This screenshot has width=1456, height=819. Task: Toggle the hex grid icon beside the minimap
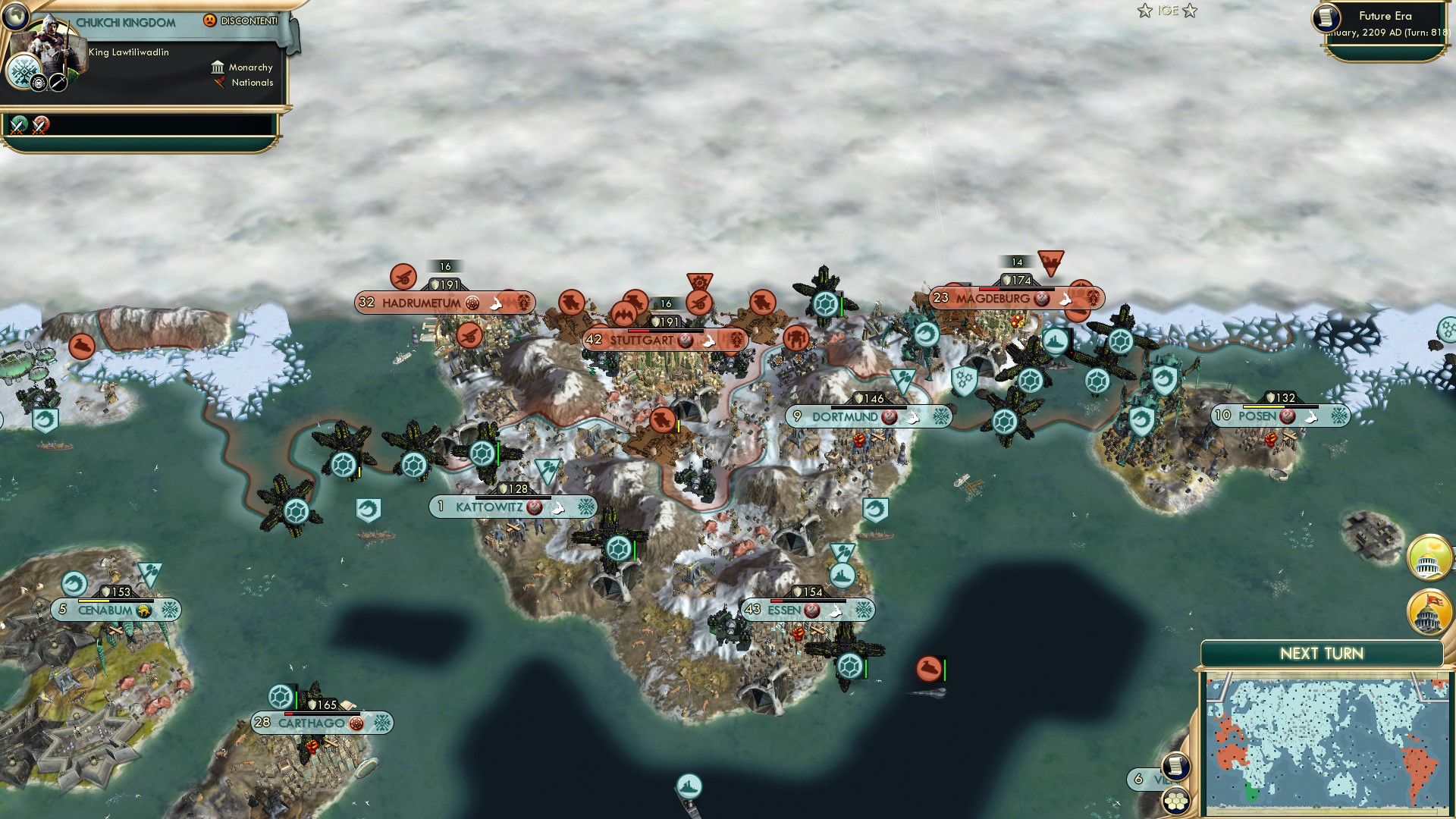(x=1175, y=800)
